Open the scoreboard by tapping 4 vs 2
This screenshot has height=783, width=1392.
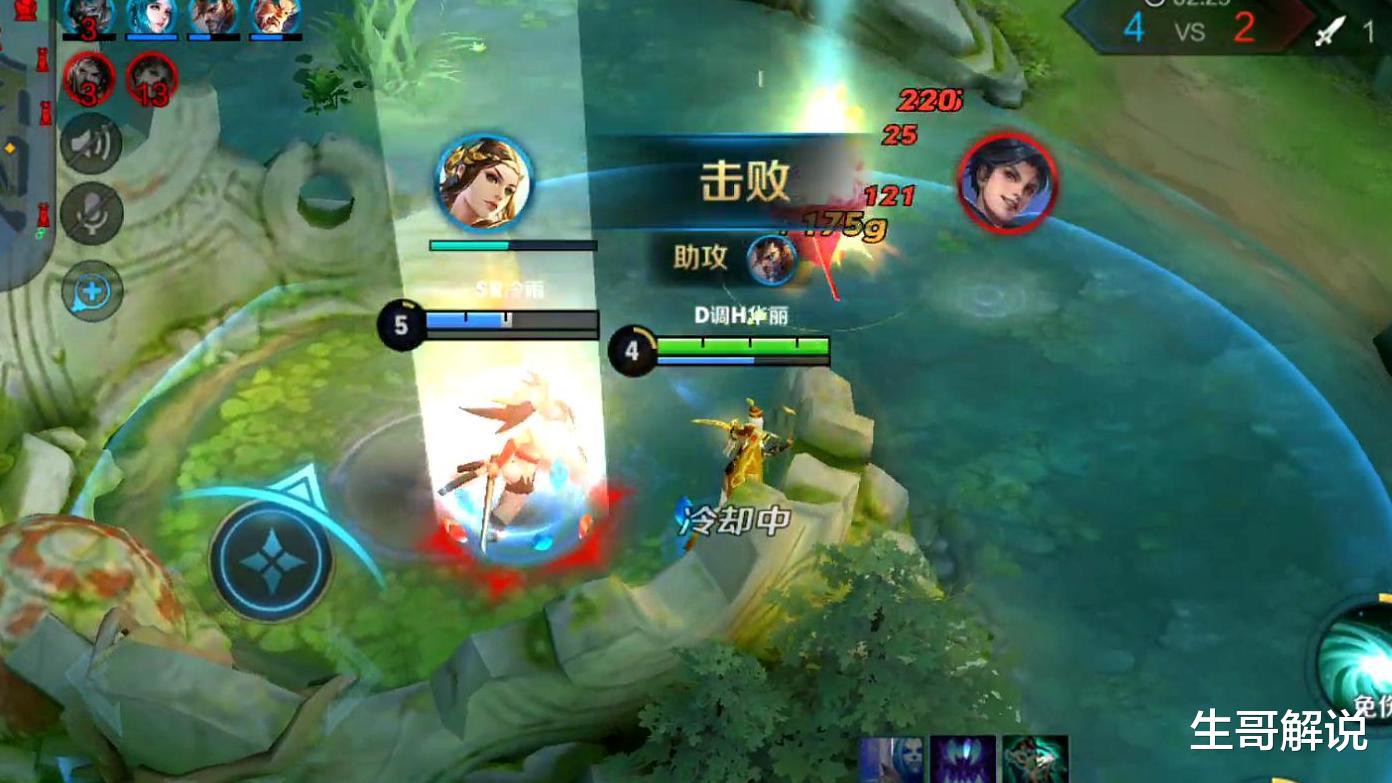tap(1190, 30)
